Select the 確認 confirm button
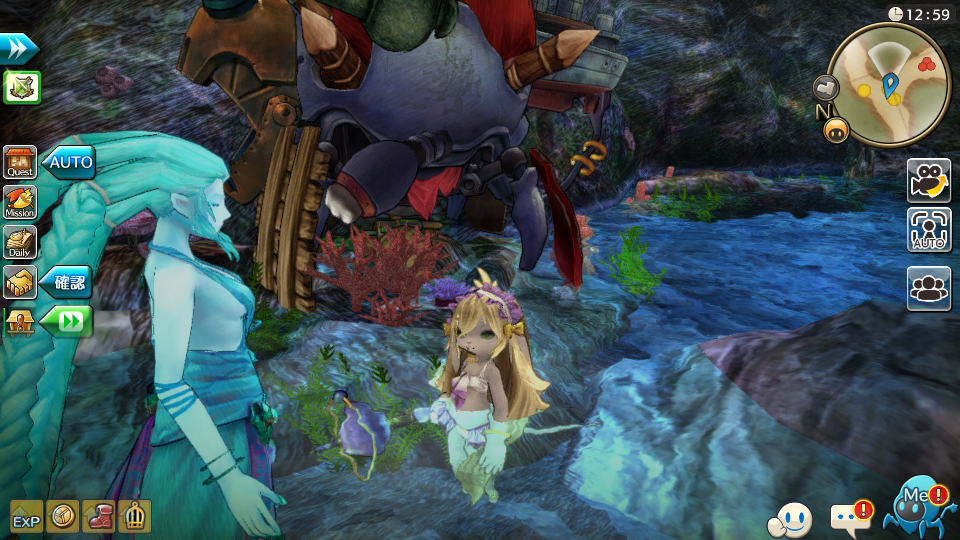 click(68, 283)
